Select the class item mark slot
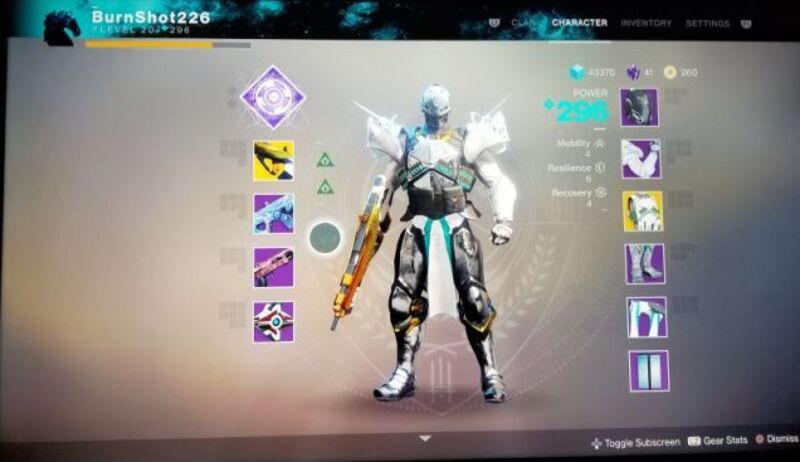The image size is (800, 462). click(x=647, y=317)
